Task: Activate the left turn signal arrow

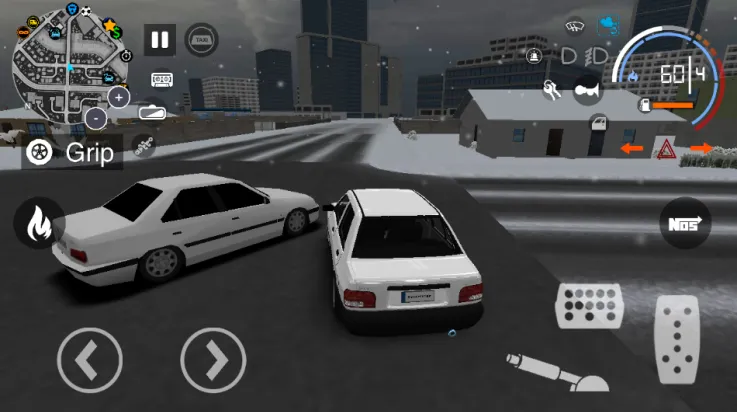Action: coord(631,149)
